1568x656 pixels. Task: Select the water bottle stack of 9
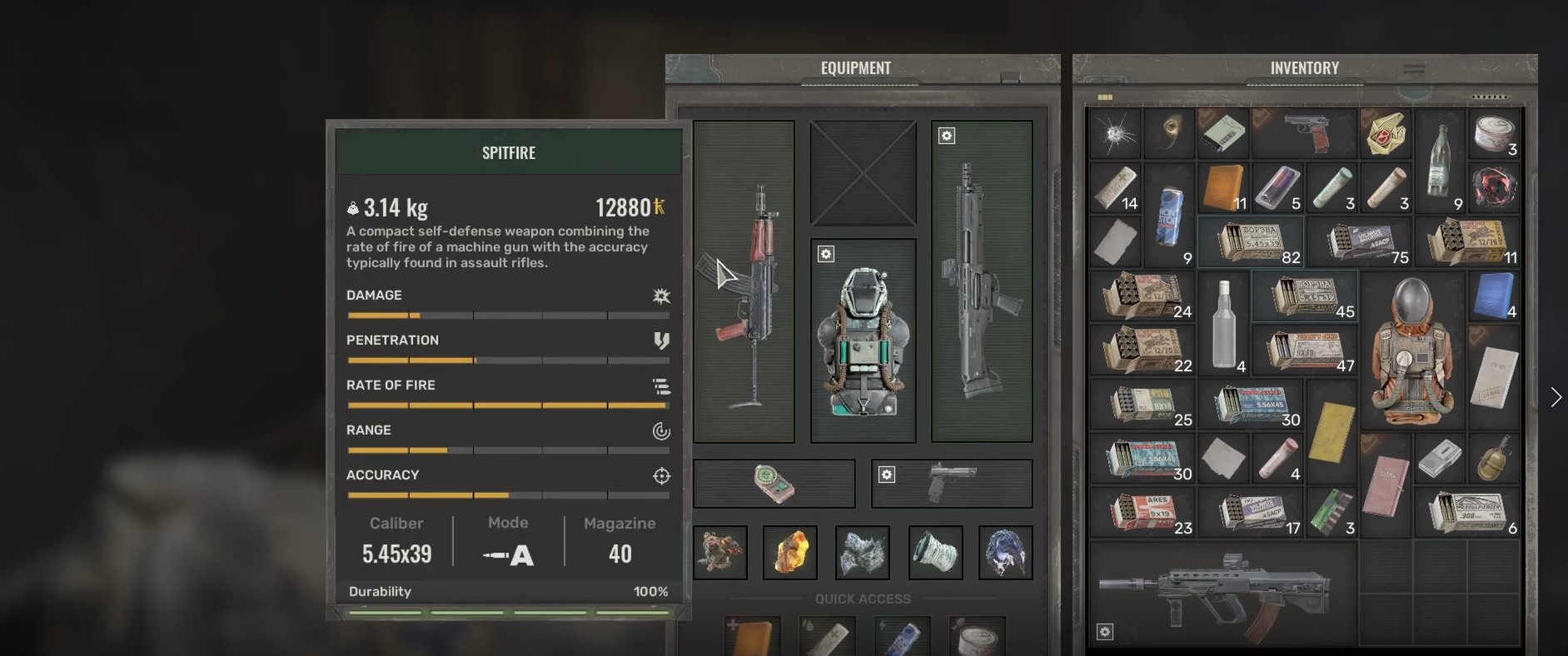click(x=1441, y=161)
